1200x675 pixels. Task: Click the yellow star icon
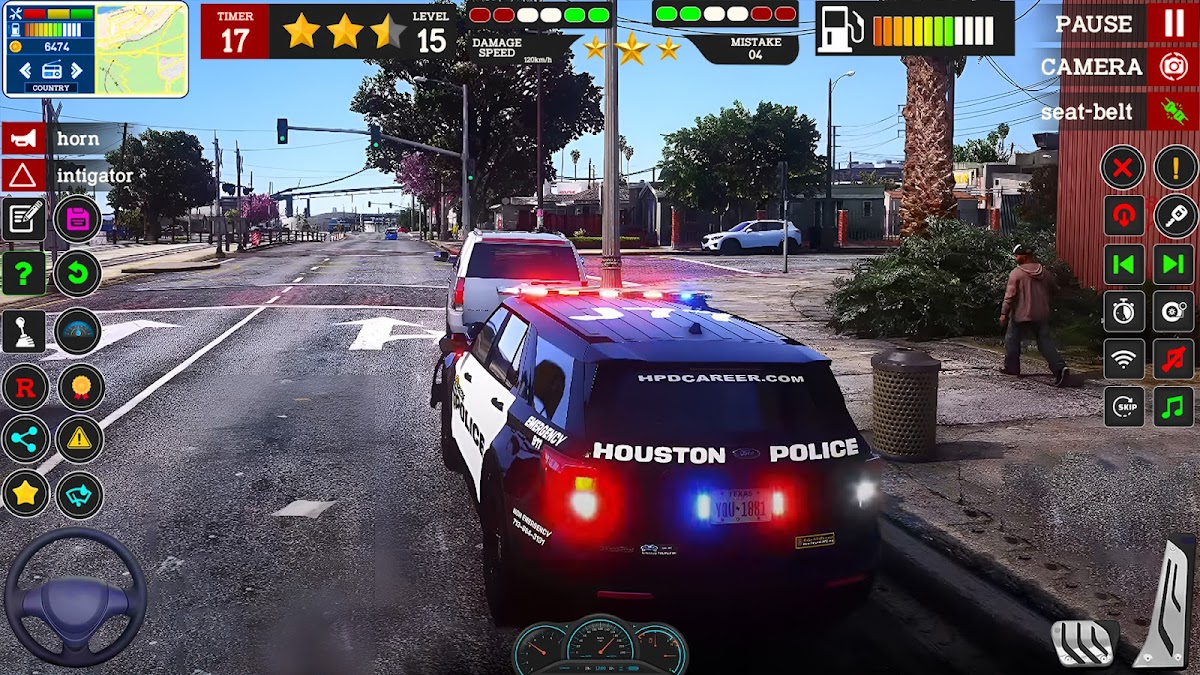click(x=24, y=493)
